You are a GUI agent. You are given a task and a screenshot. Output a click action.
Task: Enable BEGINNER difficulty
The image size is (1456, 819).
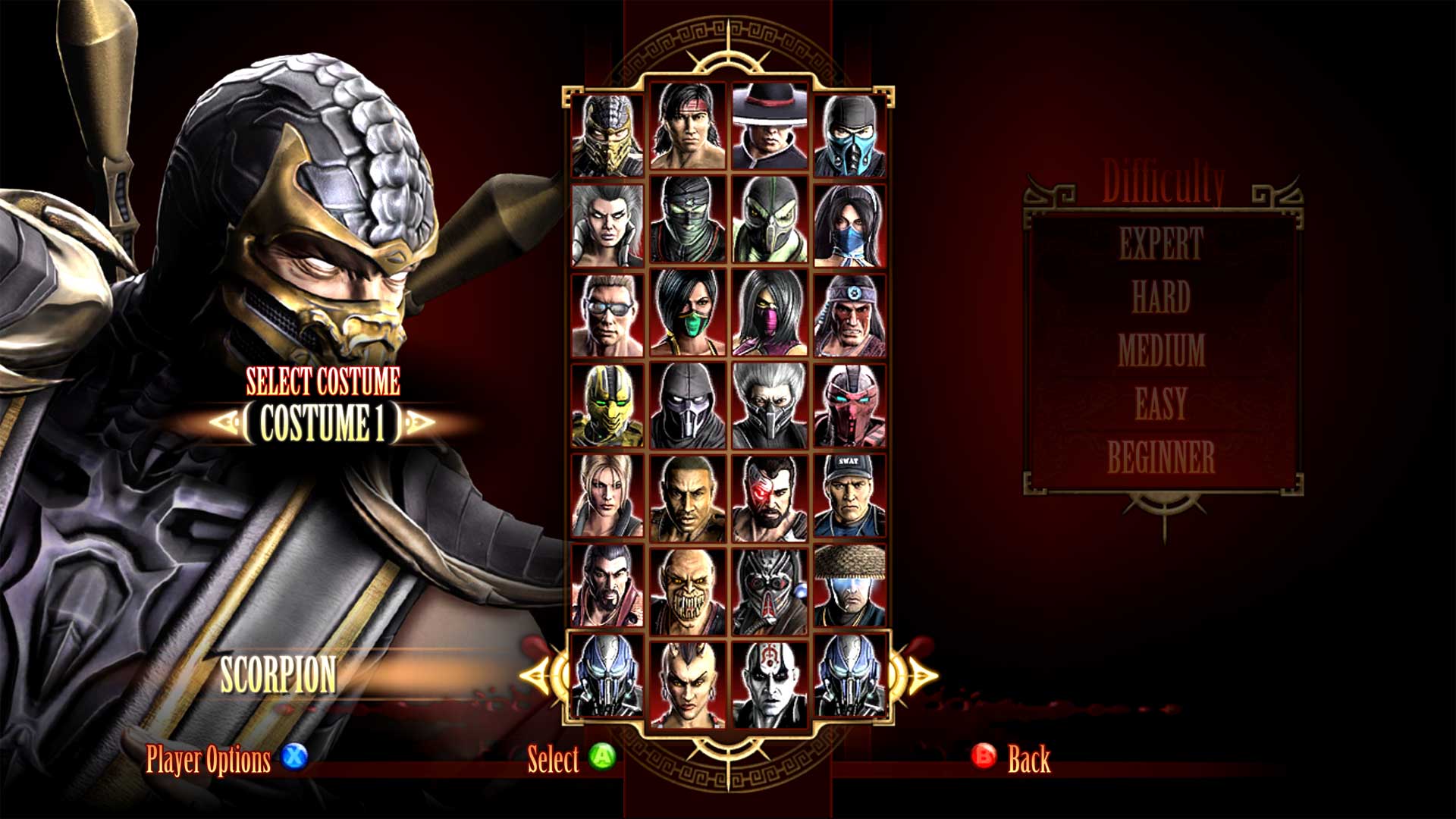pos(1160,455)
